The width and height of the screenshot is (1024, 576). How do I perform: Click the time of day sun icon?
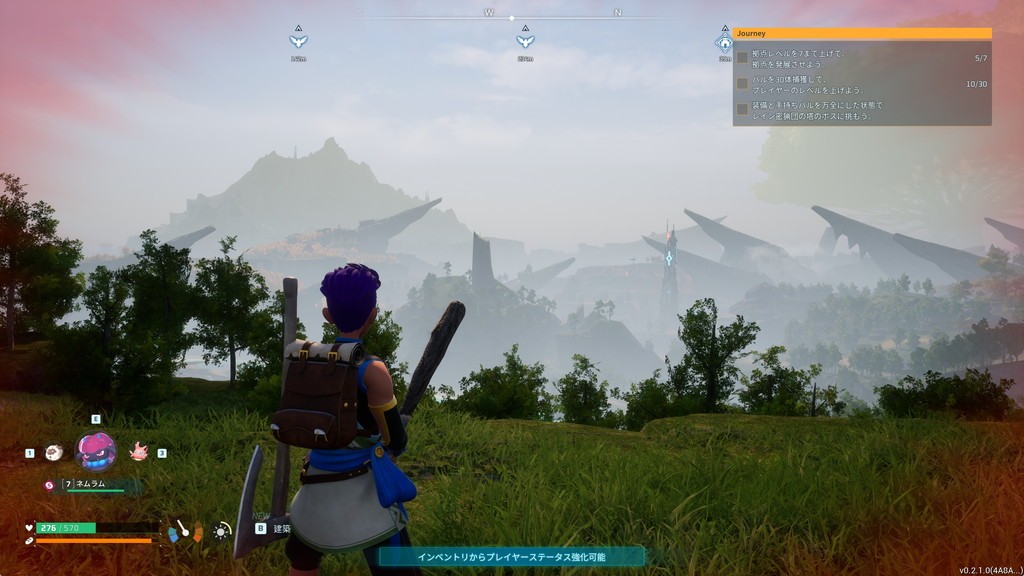221,531
